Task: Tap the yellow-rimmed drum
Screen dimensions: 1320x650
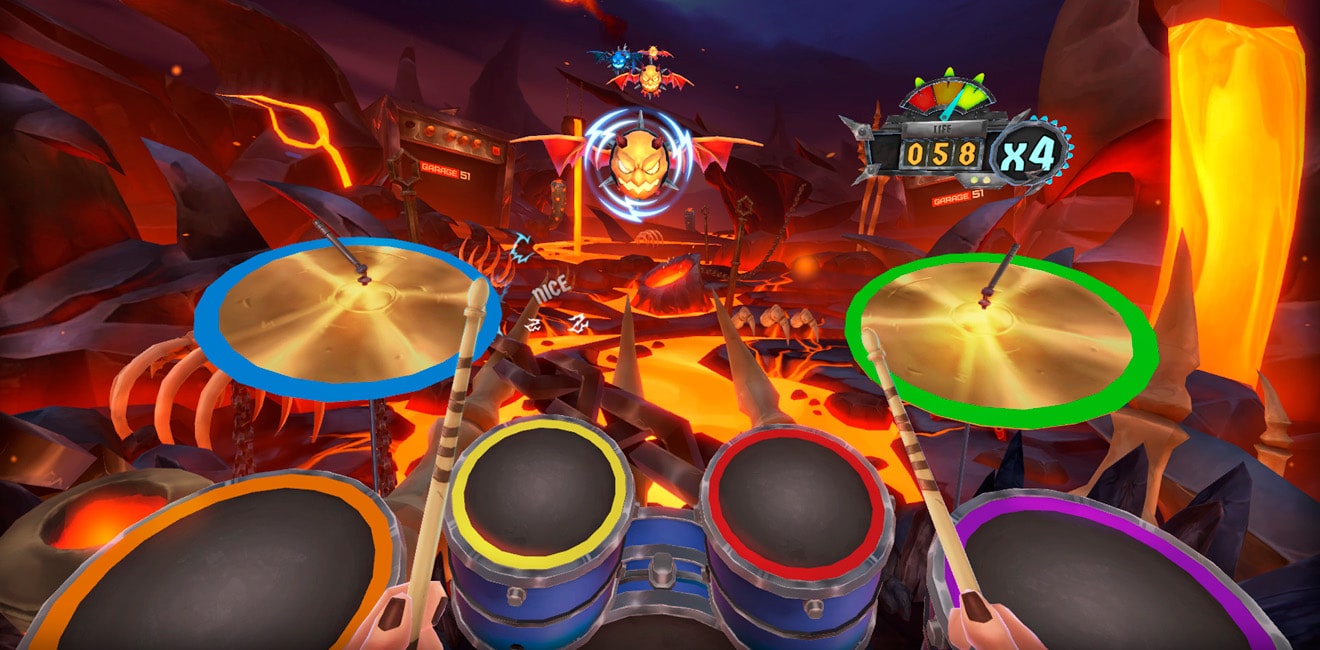Action: coord(540,485)
